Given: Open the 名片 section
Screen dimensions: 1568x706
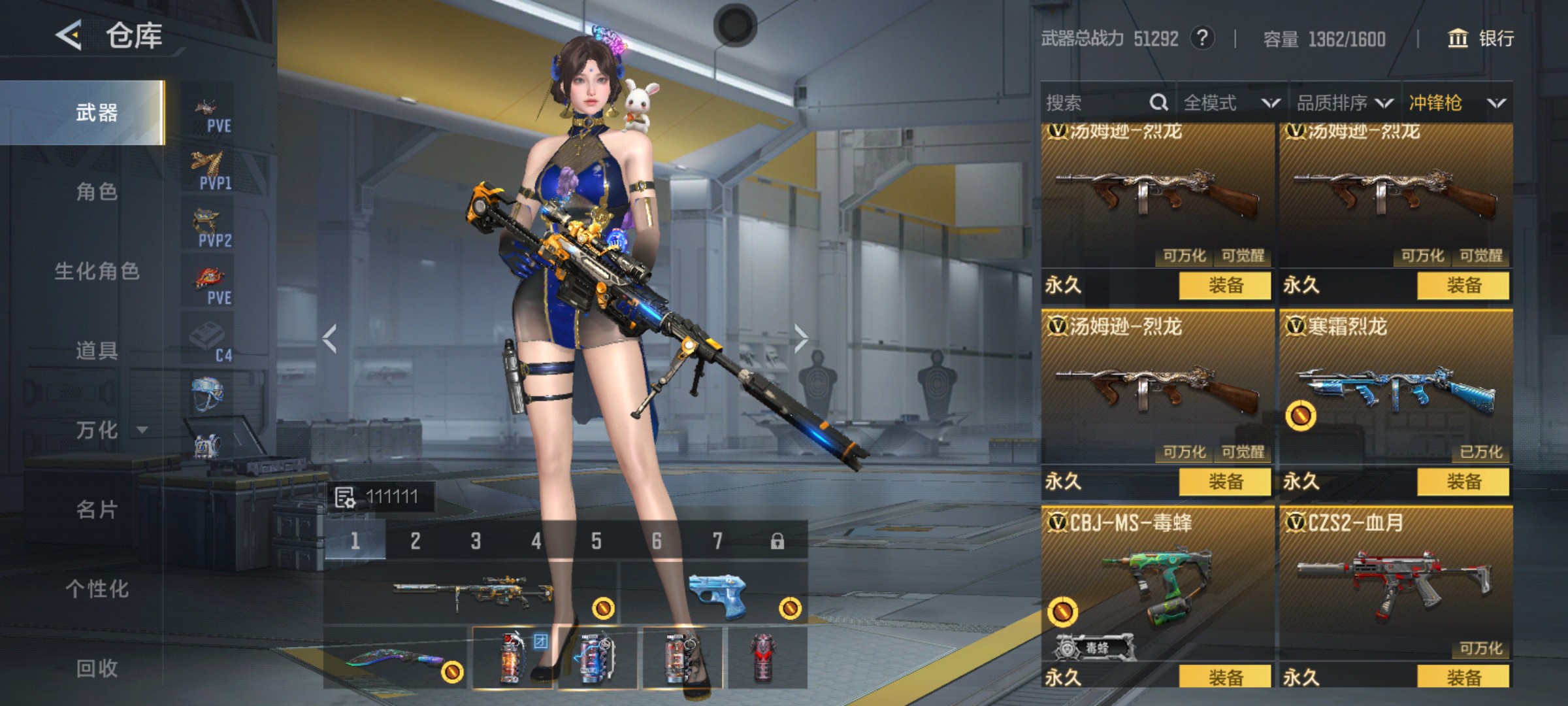Looking at the screenshot, I should point(97,510).
